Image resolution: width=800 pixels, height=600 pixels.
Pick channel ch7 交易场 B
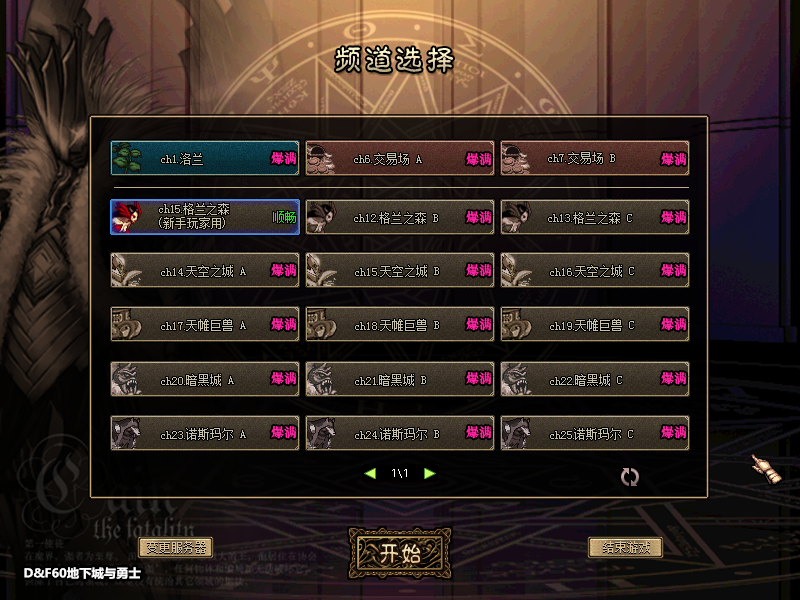[594, 159]
